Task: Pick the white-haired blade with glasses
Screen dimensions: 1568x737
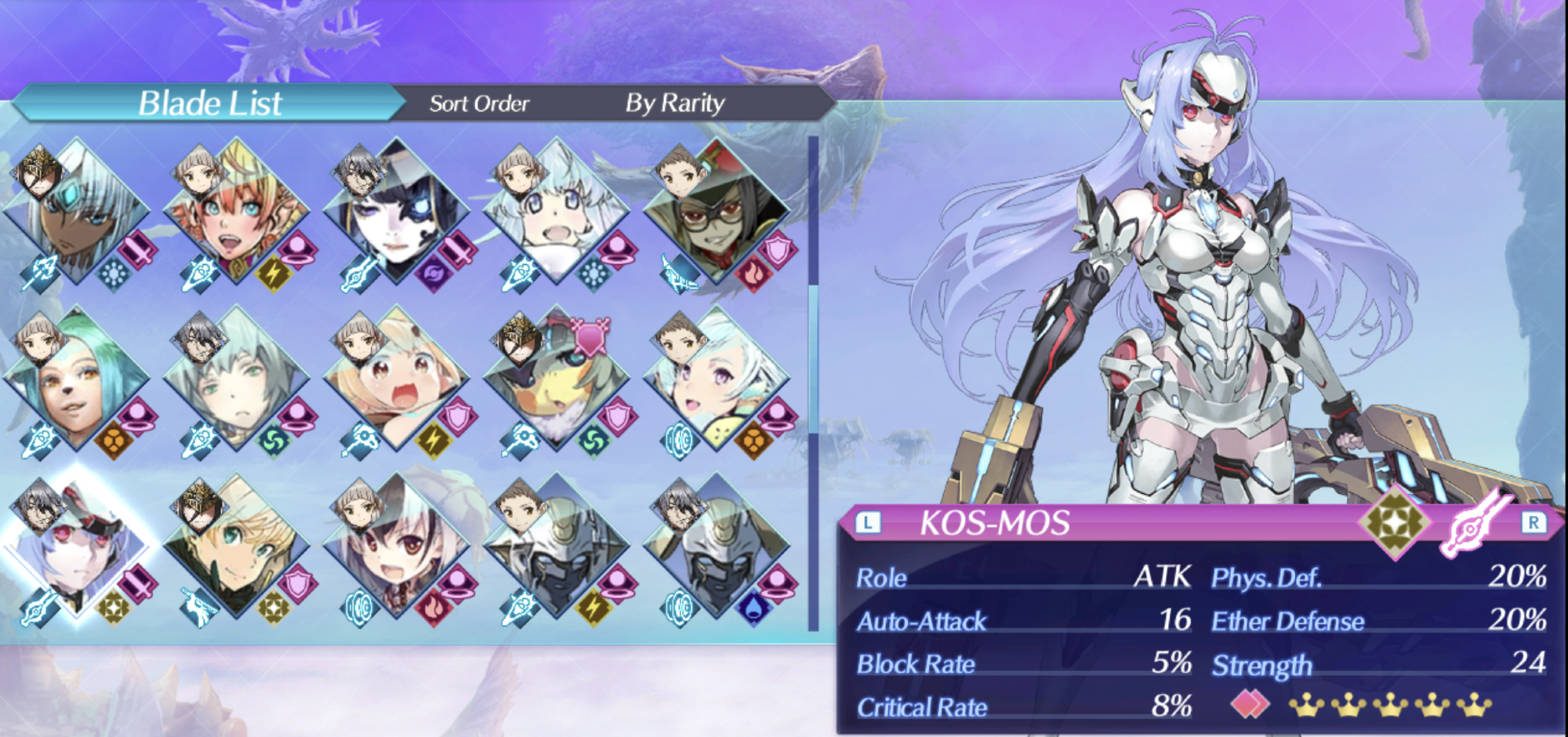Action: 557,212
